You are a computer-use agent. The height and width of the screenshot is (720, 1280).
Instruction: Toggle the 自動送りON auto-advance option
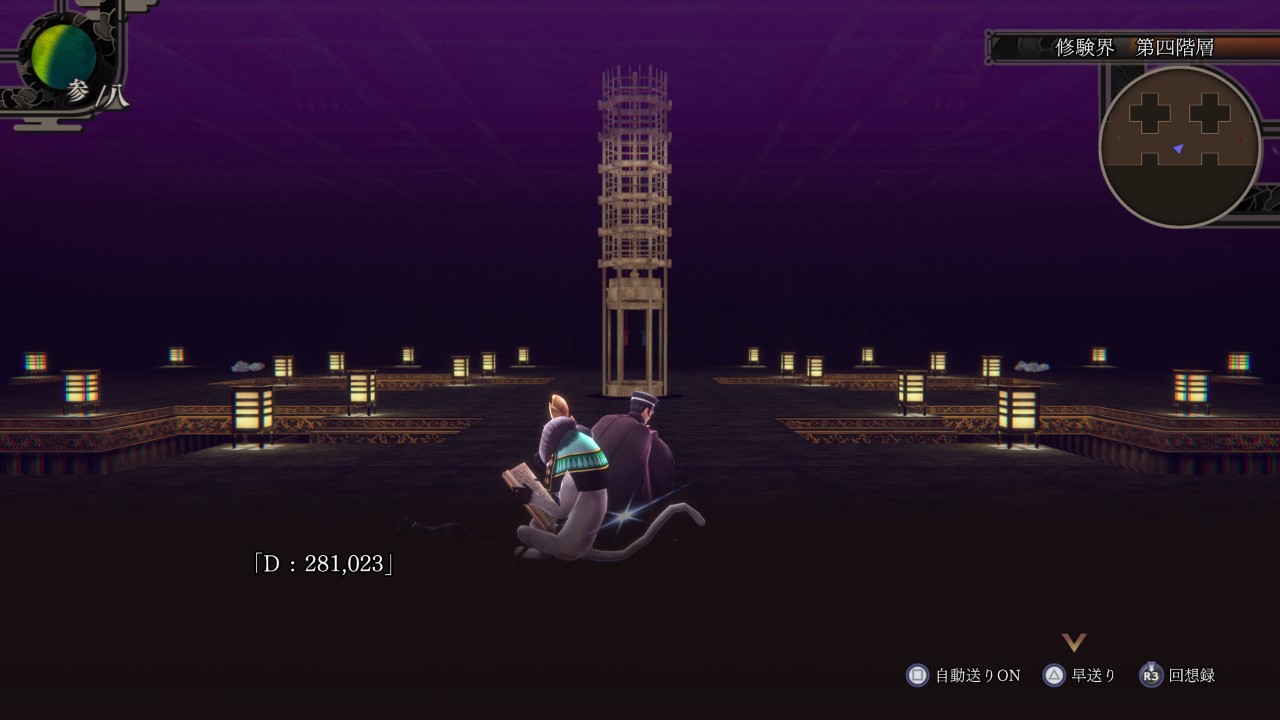click(964, 675)
